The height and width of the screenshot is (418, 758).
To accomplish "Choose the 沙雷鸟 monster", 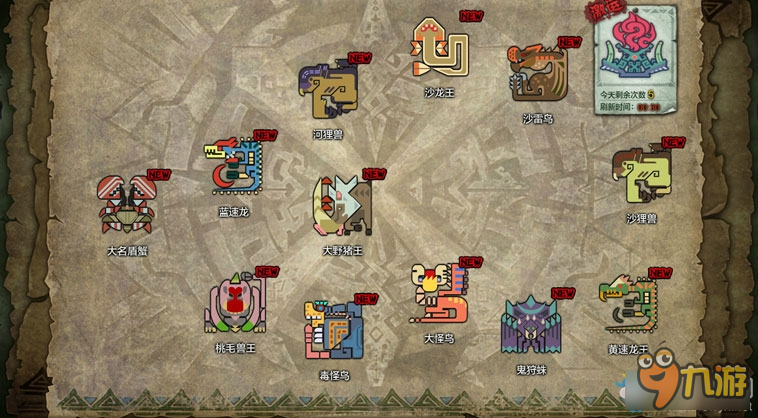I will (x=538, y=74).
